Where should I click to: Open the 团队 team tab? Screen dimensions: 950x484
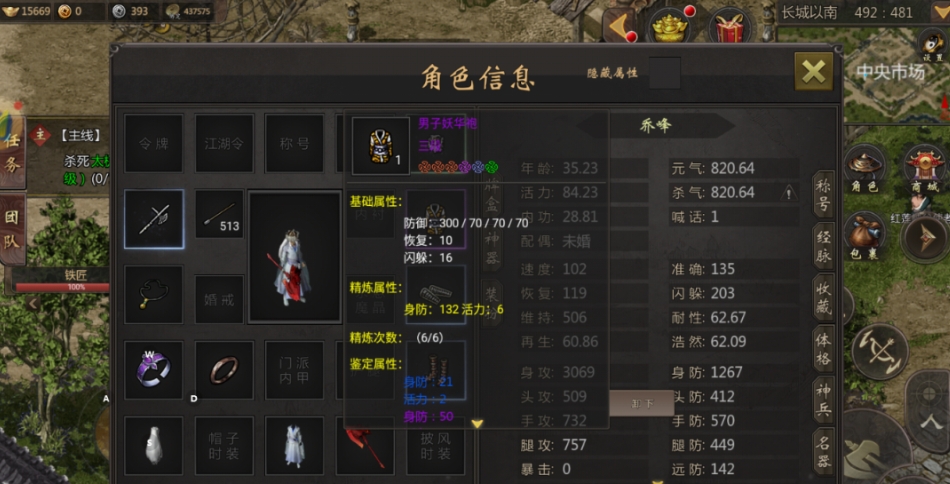pos(12,228)
